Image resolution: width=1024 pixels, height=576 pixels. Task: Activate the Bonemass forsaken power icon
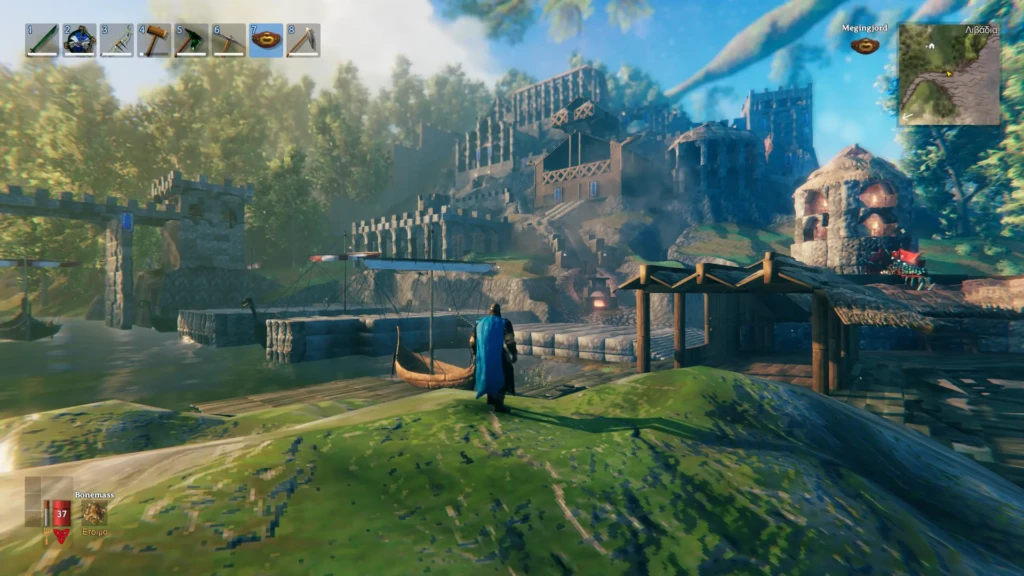click(94, 512)
